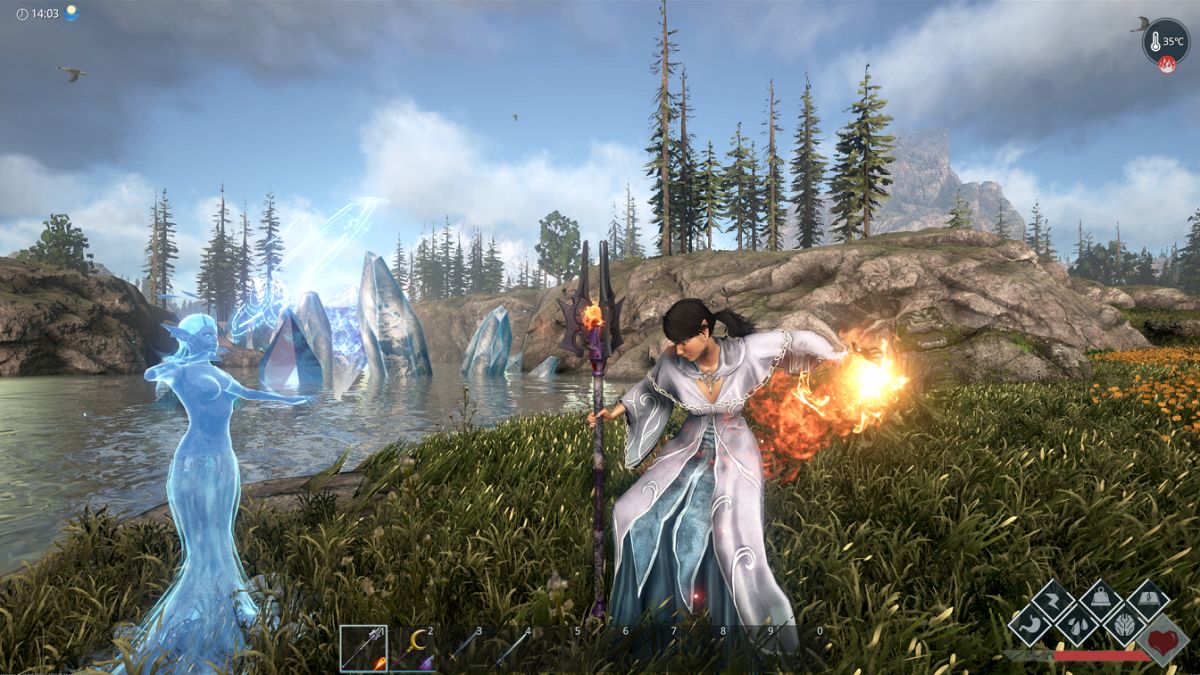Click the weight encumbrance status icon

pyautogui.click(x=1100, y=601)
